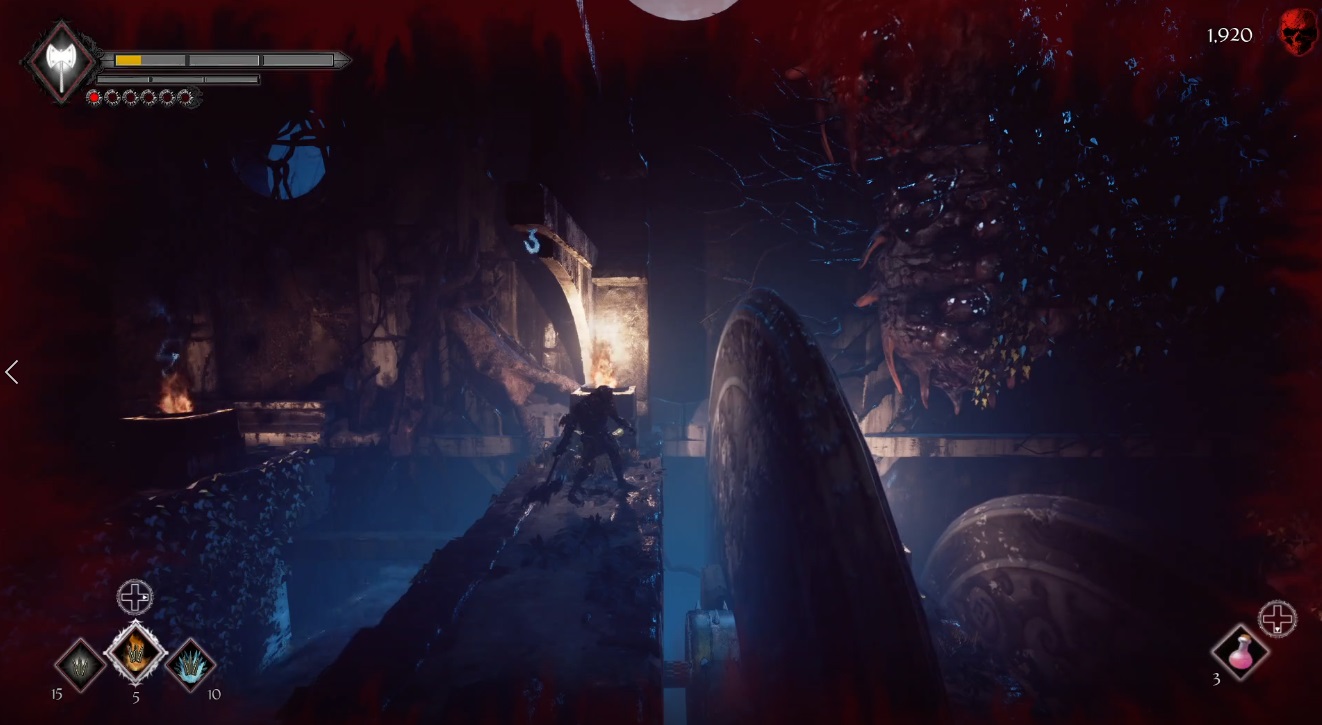Pick the blue ice trap slot
The image size is (1322, 725).
(x=190, y=664)
